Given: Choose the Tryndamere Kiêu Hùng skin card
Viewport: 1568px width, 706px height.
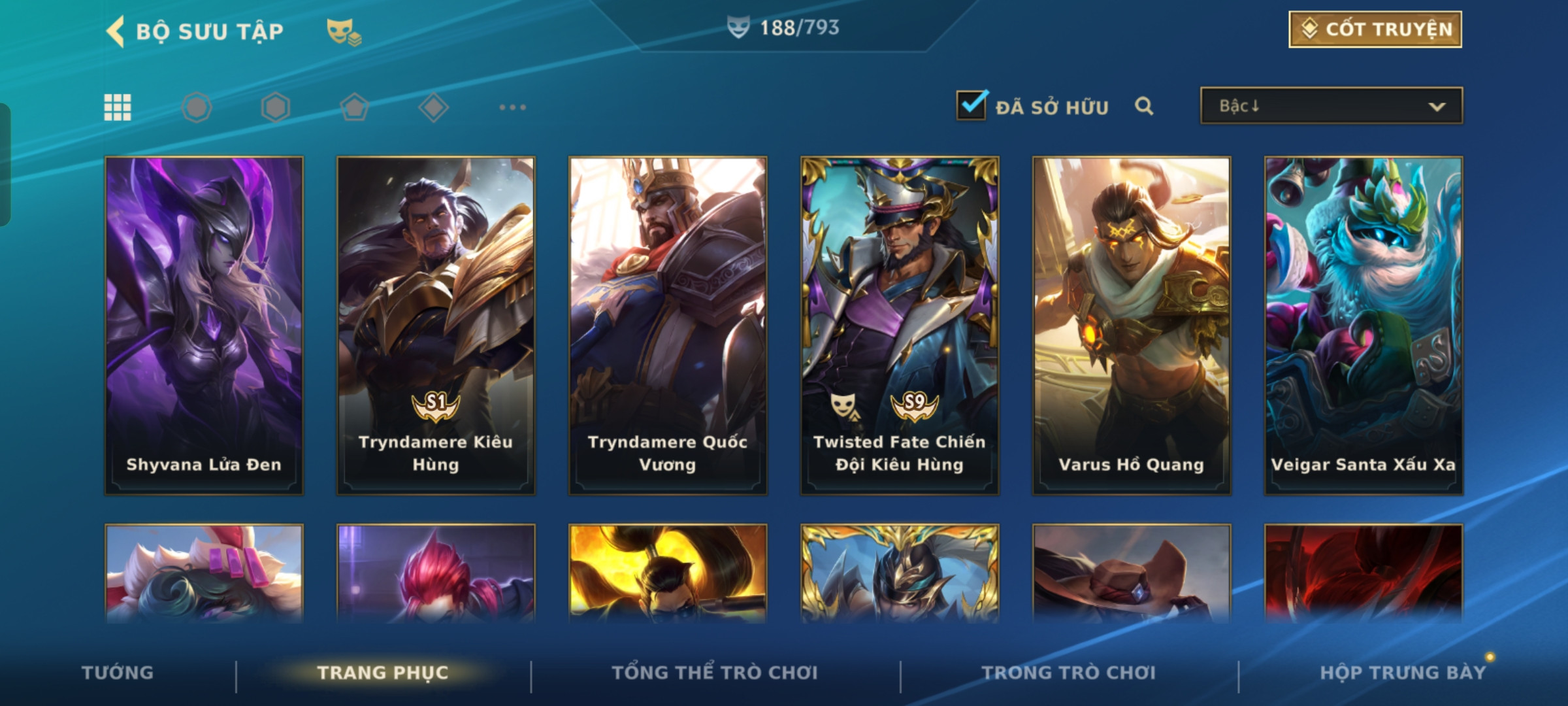Looking at the screenshot, I should click(x=436, y=325).
